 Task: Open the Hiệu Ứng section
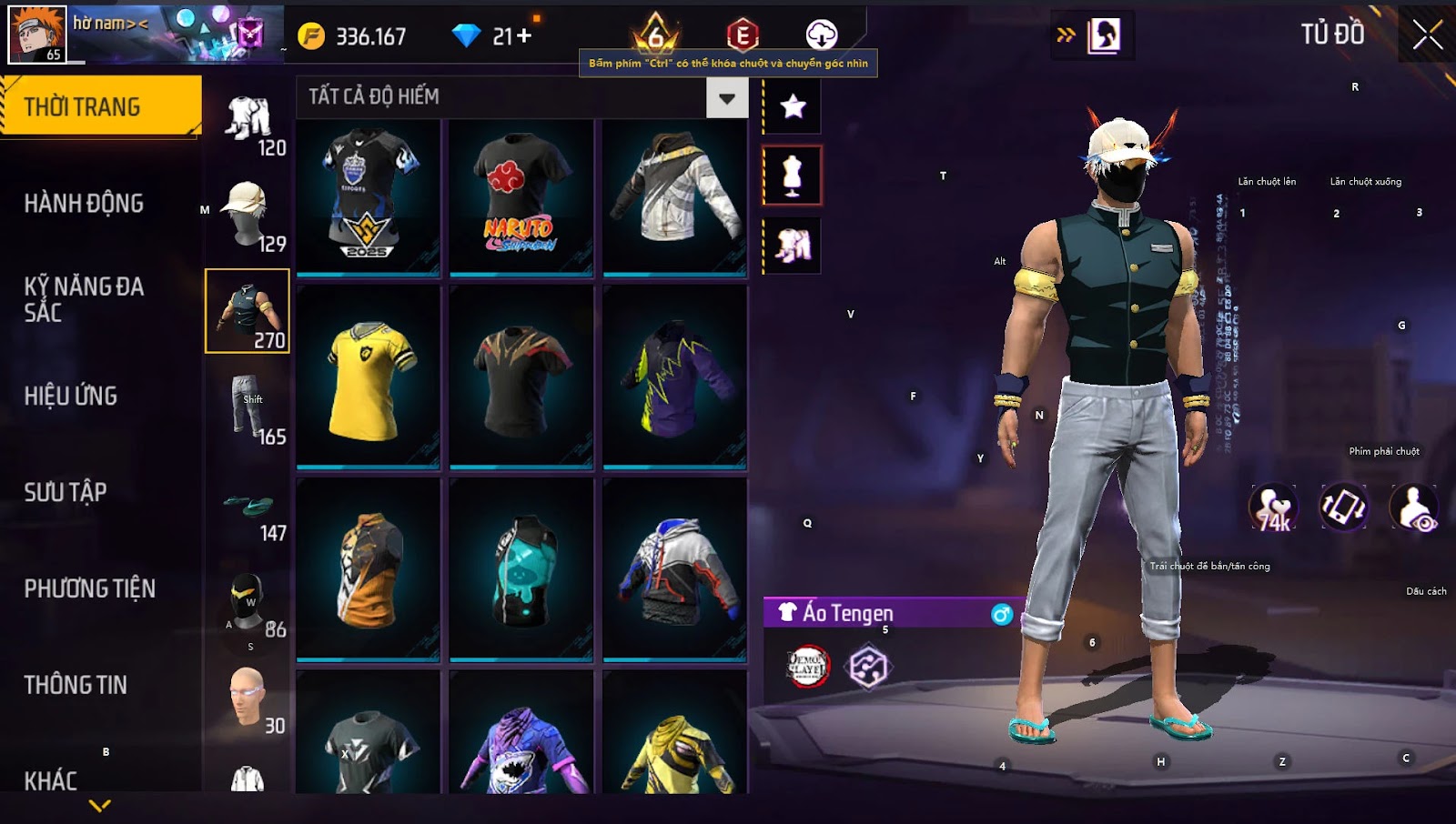(71, 396)
